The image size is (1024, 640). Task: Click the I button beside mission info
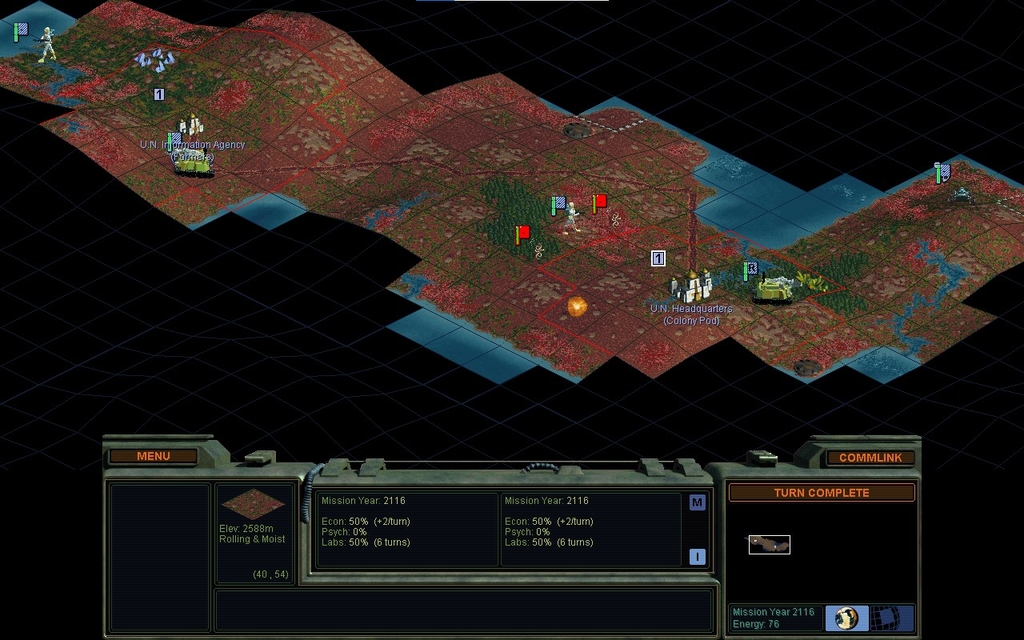click(x=697, y=557)
